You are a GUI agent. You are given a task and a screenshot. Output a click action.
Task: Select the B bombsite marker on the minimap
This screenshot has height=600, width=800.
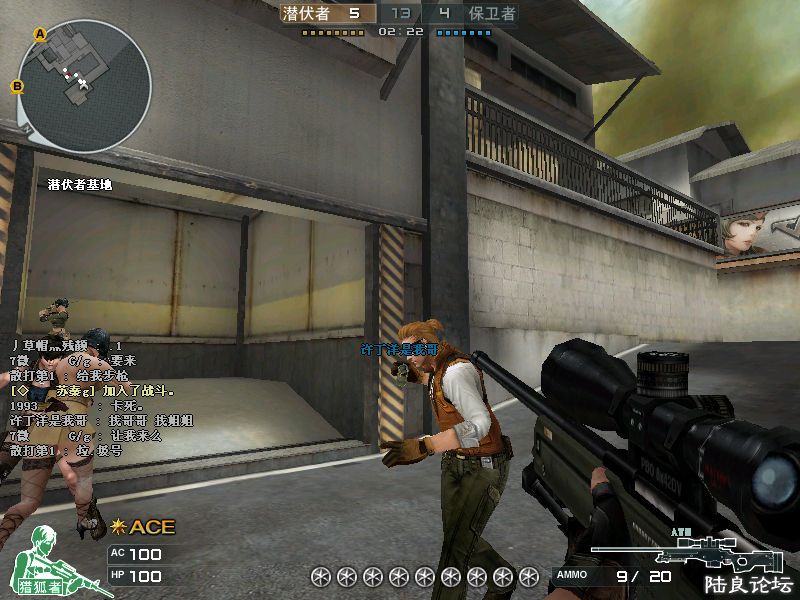click(17, 86)
